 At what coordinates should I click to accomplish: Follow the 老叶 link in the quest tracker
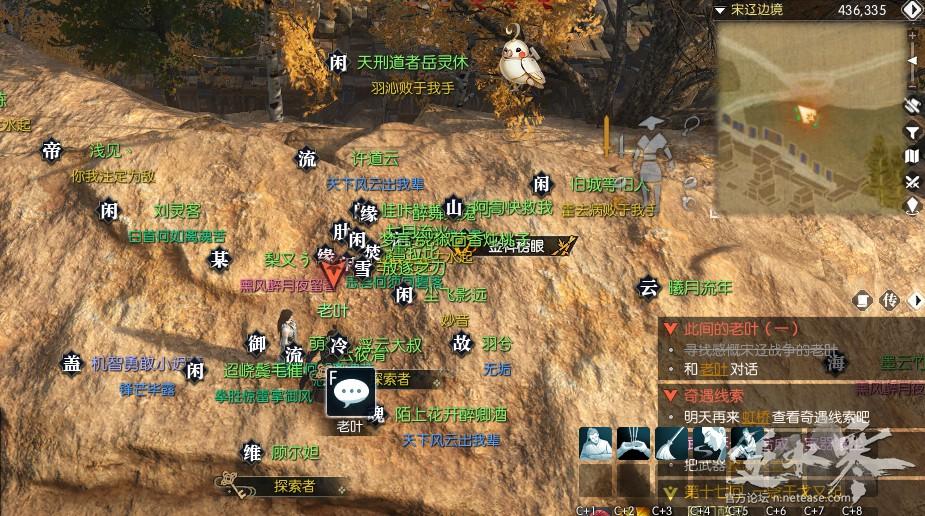[715, 369]
